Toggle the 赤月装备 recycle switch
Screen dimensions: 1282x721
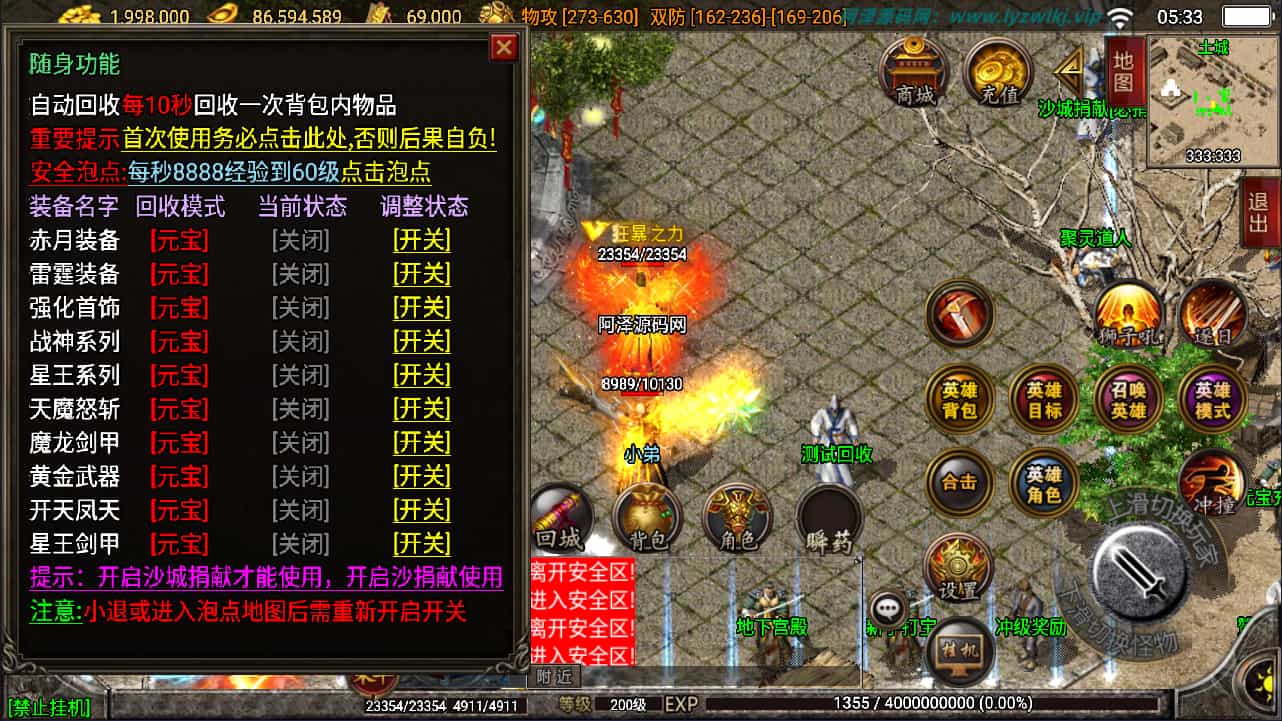pos(421,240)
